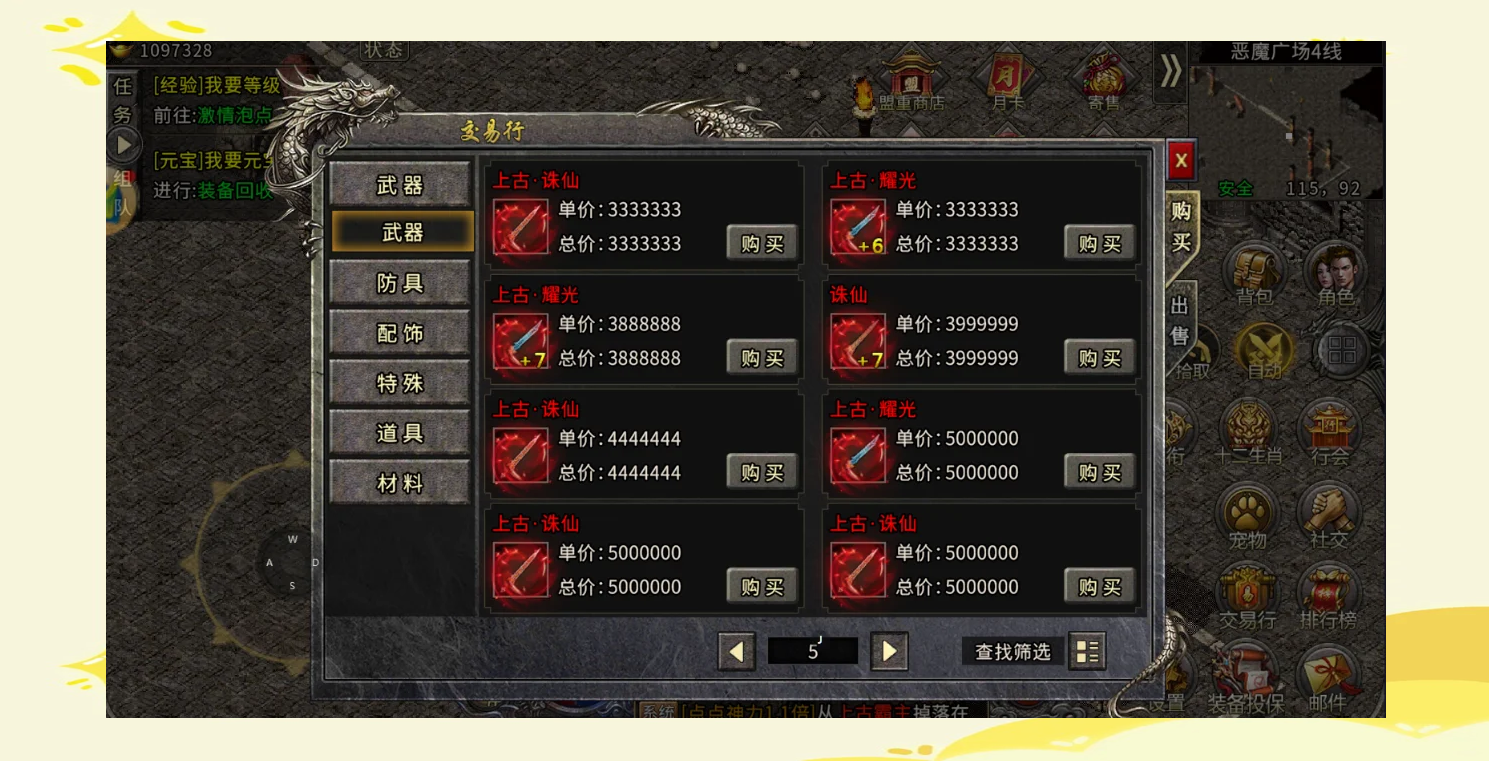Buy the 上古·耀光 priced 3888888
Screen dimensions: 1489x761
point(761,358)
